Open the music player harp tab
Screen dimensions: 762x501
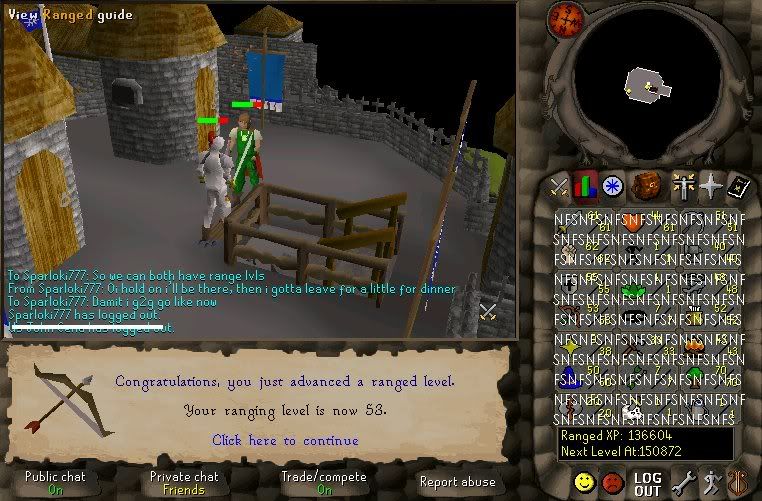[x=738, y=483]
